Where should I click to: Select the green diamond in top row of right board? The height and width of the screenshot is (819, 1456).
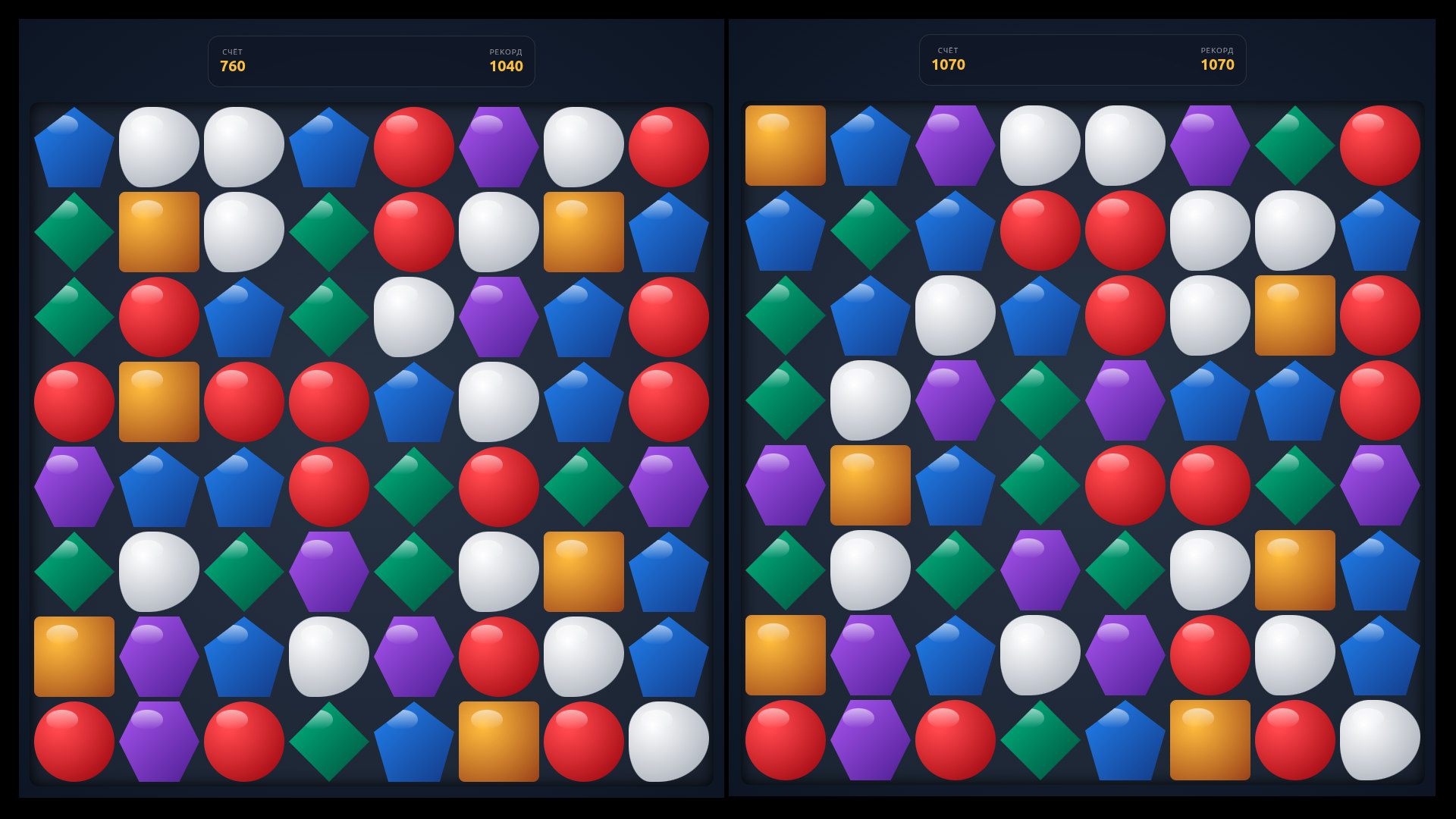[x=1295, y=144]
